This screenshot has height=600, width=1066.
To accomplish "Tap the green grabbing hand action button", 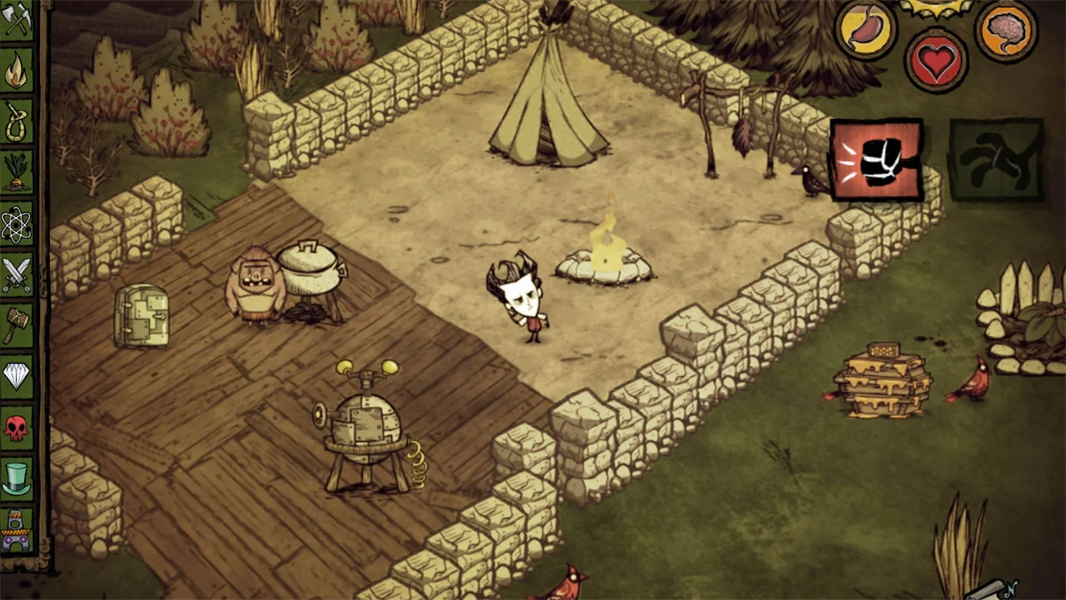I will pyautogui.click(x=995, y=159).
